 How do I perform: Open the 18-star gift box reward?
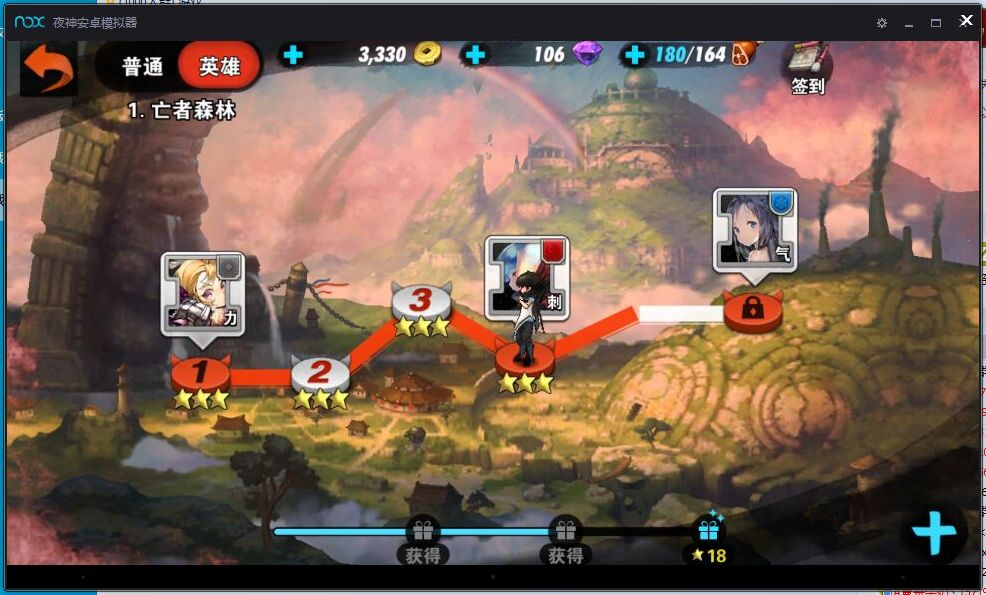pos(709,538)
